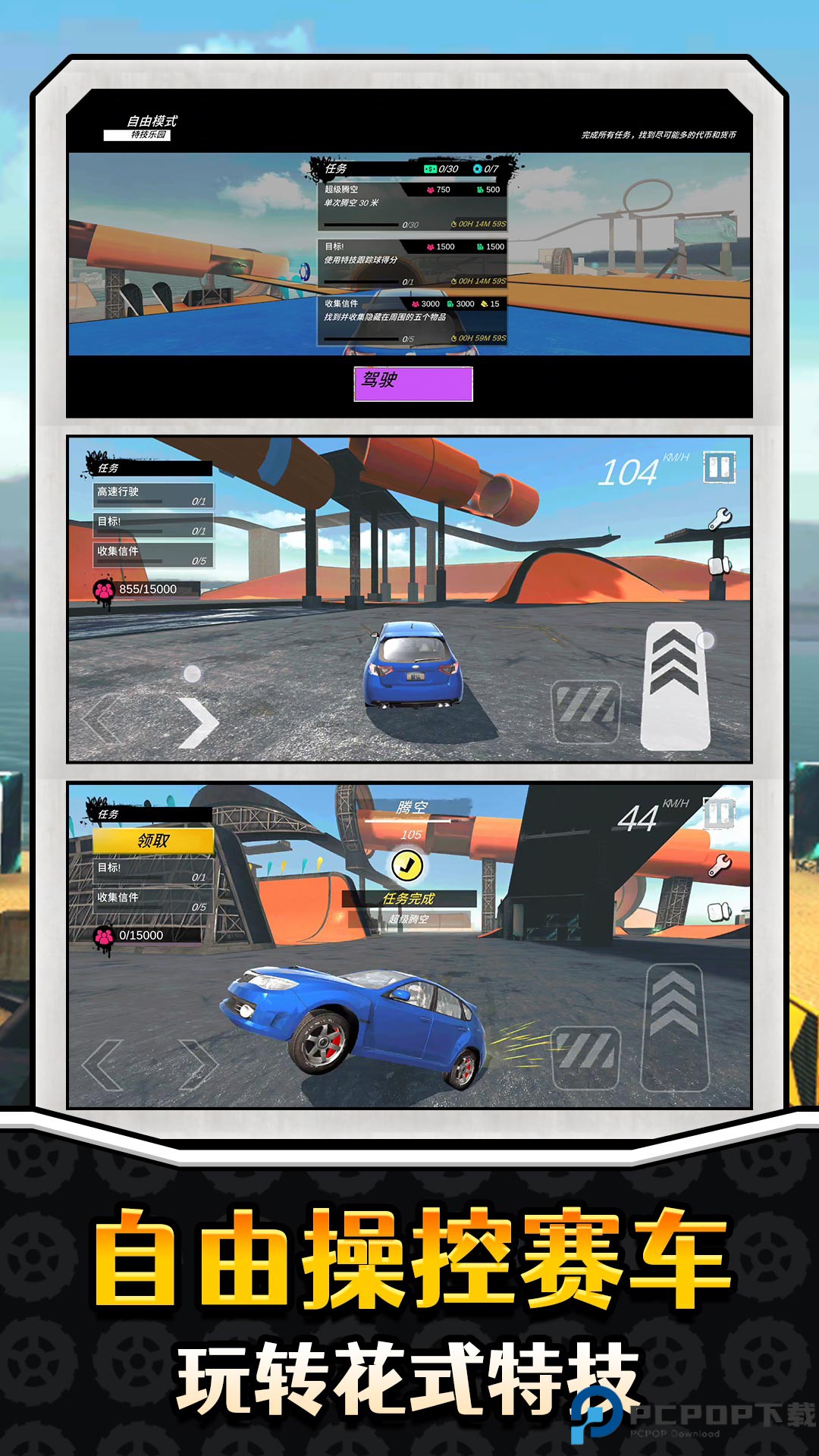Screen dimensions: 819x1456
Task: Select the 使用特技跟踪球得分 mission entry
Action: 413,262
